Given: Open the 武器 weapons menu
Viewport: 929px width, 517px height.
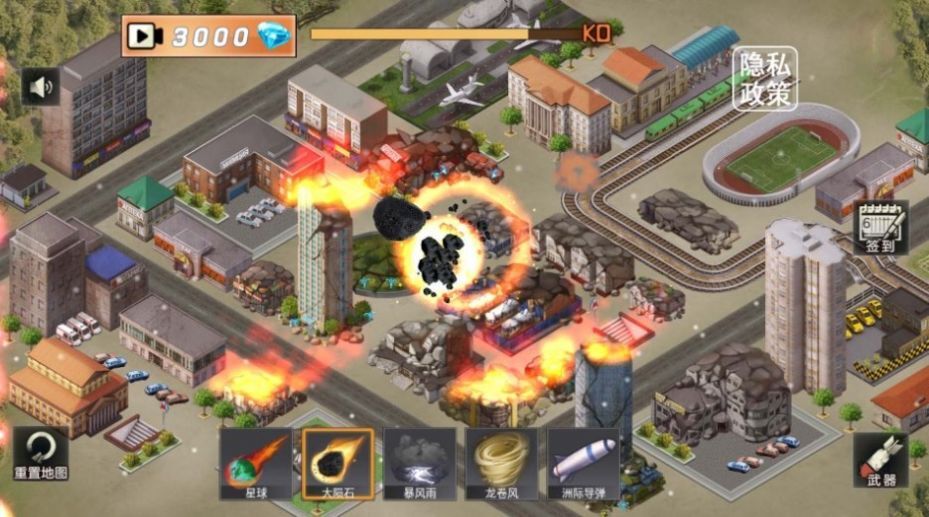Looking at the screenshot, I should [881, 461].
